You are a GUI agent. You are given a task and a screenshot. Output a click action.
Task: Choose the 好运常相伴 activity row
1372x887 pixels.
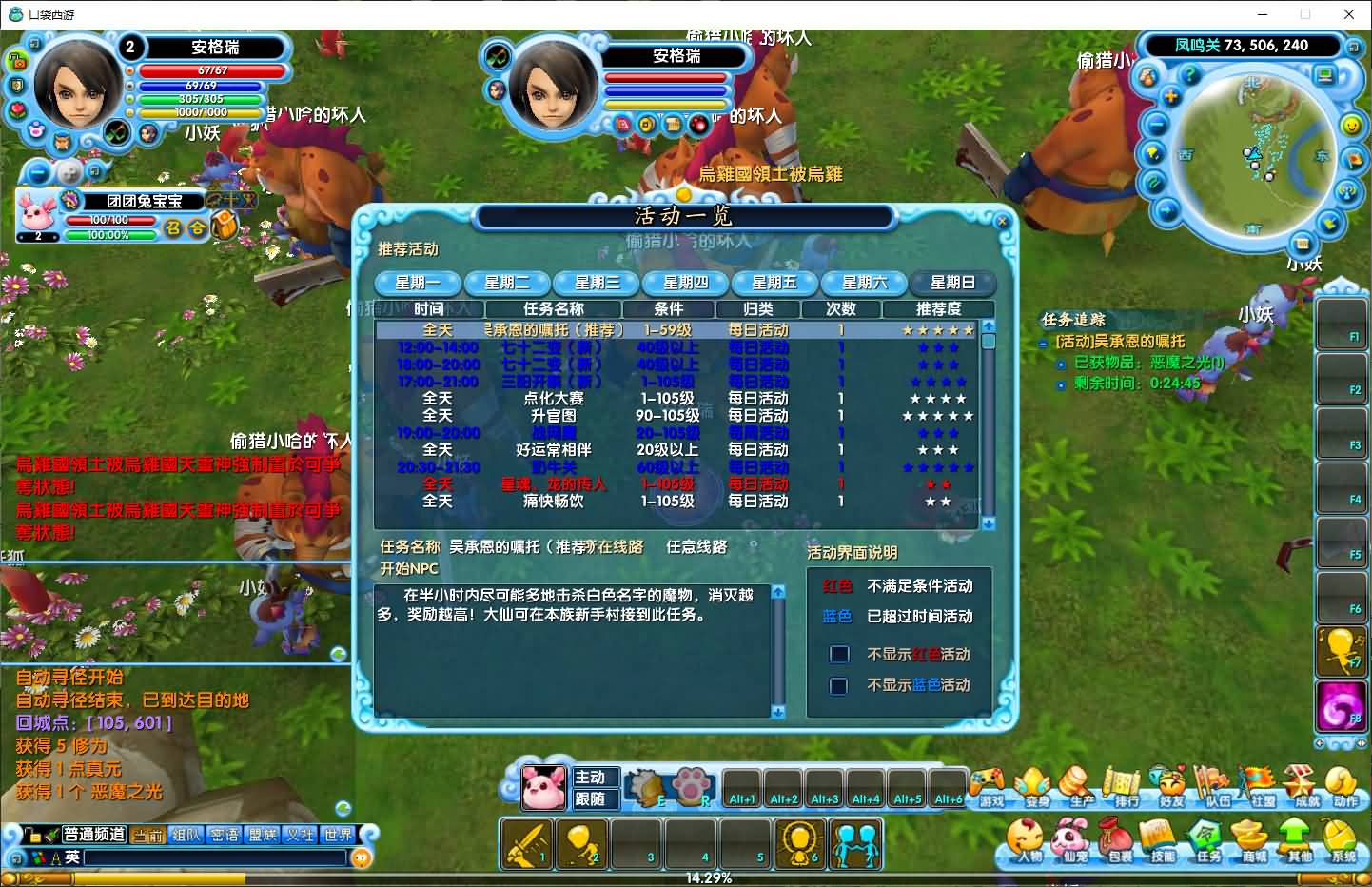[x=554, y=449]
